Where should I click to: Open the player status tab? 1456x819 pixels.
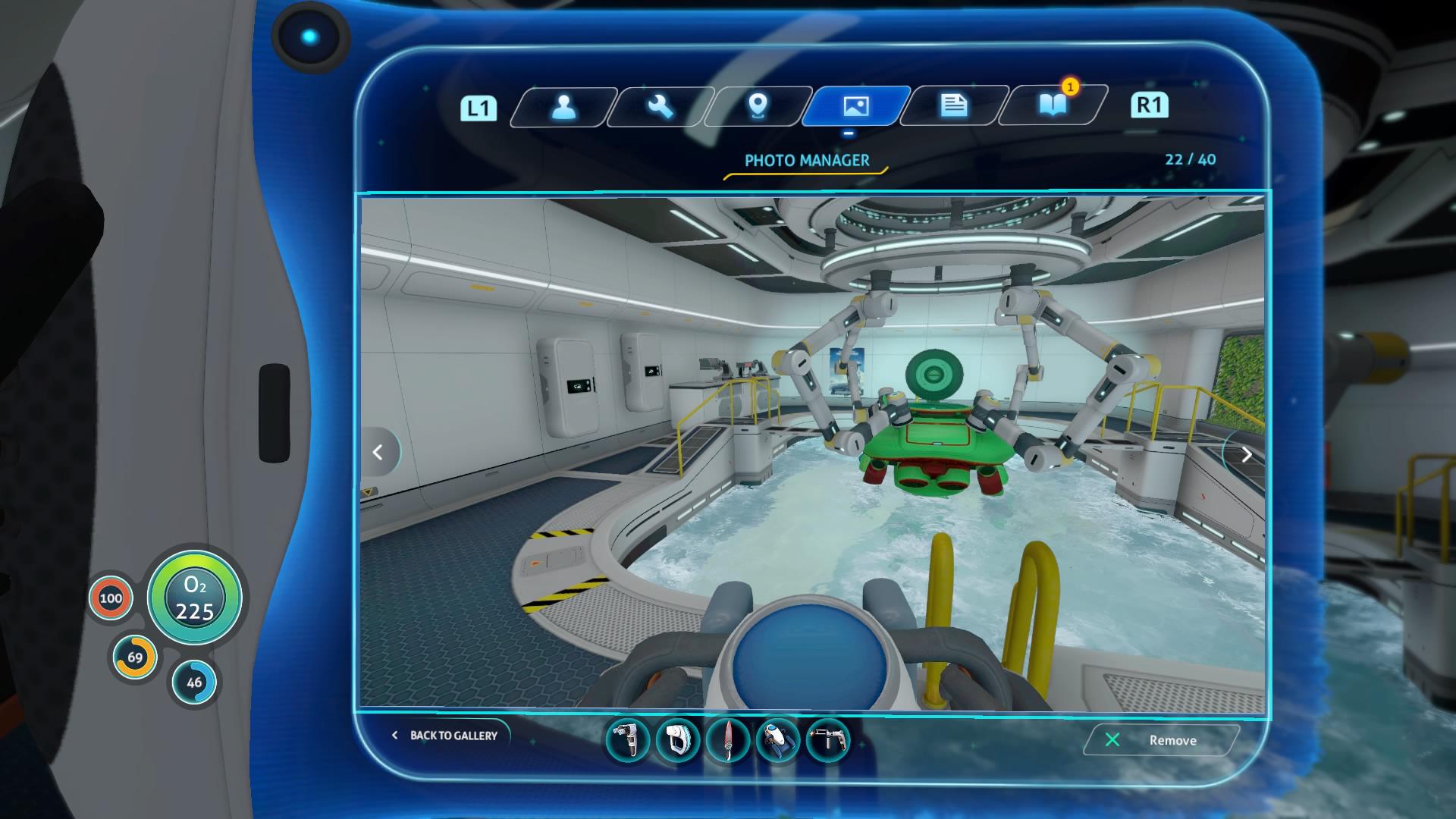[564, 106]
